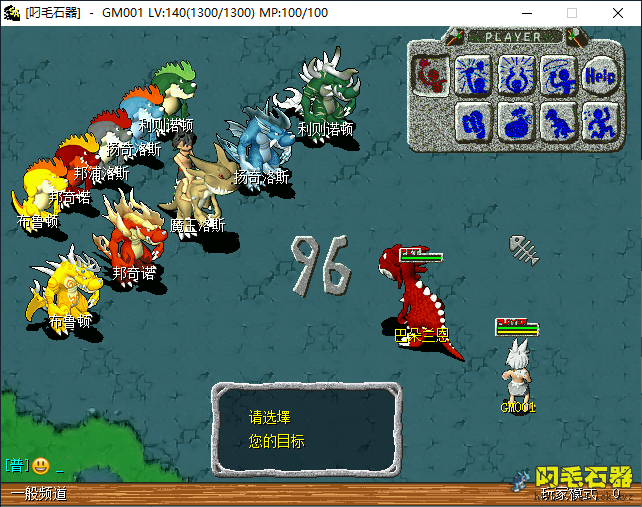Activate the lasso capture command
The width and height of the screenshot is (642, 507).
558,73
